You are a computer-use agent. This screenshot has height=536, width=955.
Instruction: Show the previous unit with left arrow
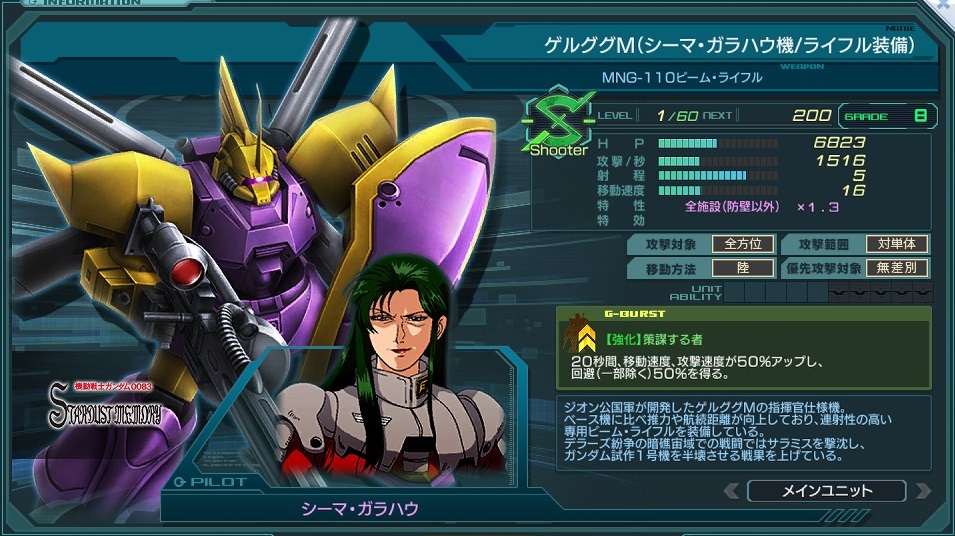coord(732,491)
